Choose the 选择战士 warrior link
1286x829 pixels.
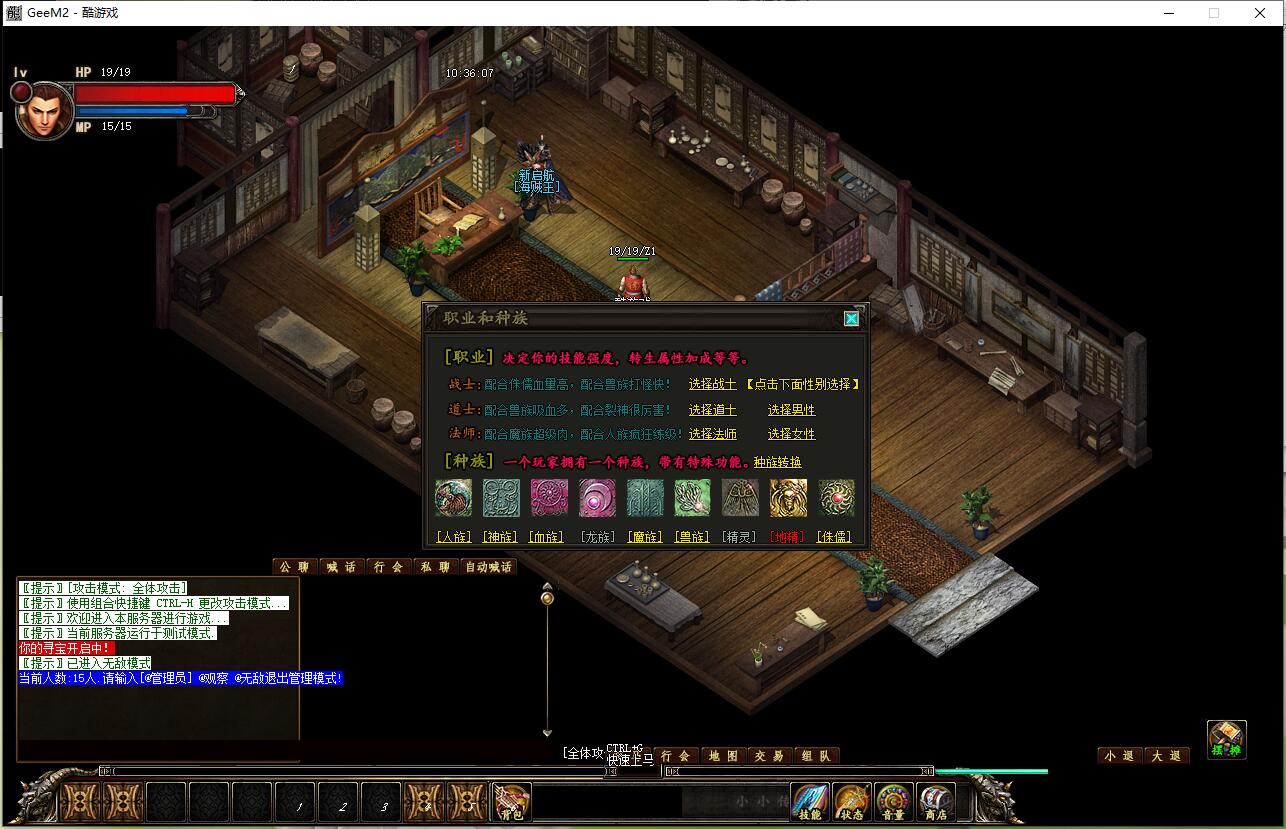712,384
